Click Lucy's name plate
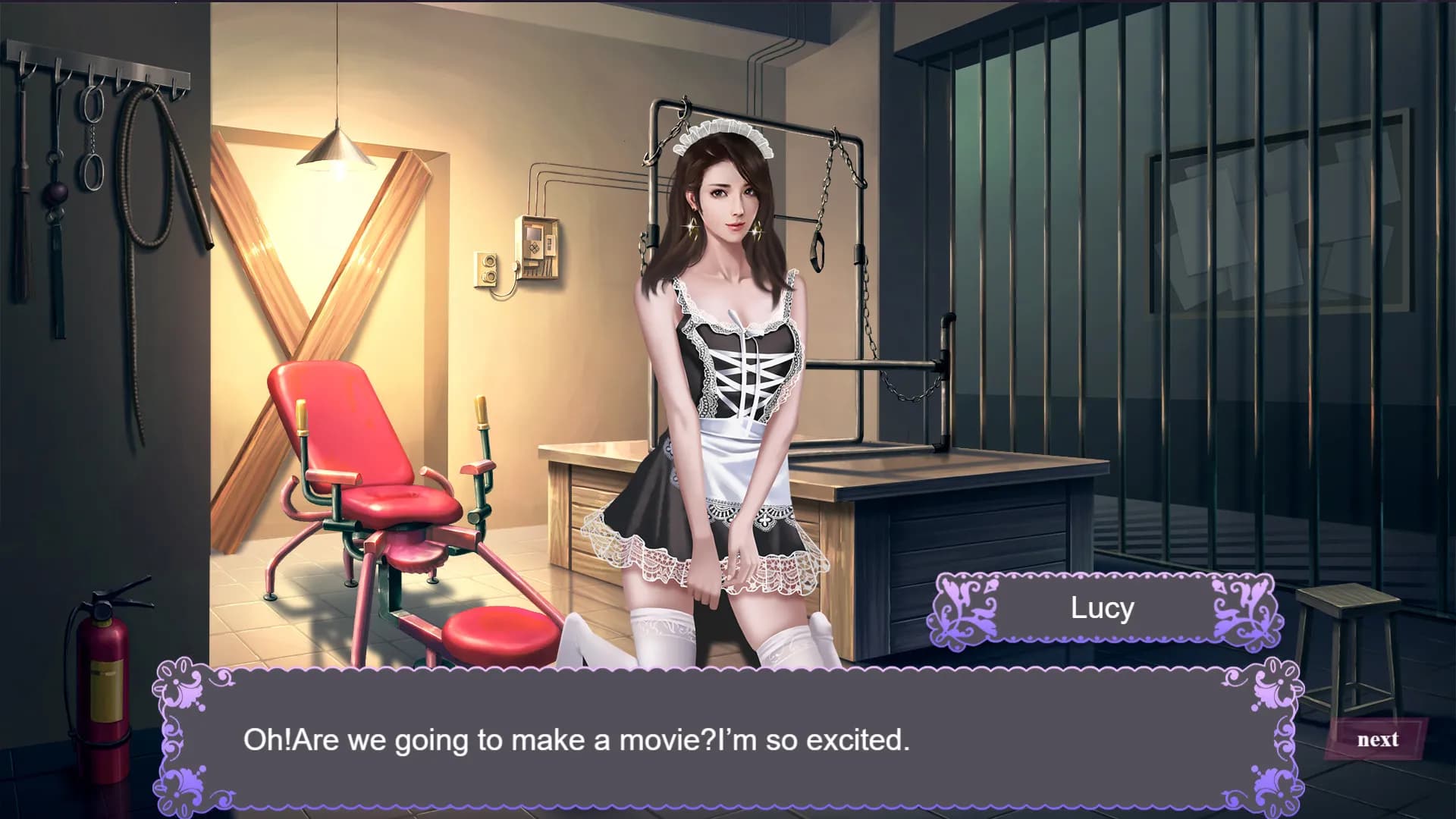 click(x=1102, y=607)
